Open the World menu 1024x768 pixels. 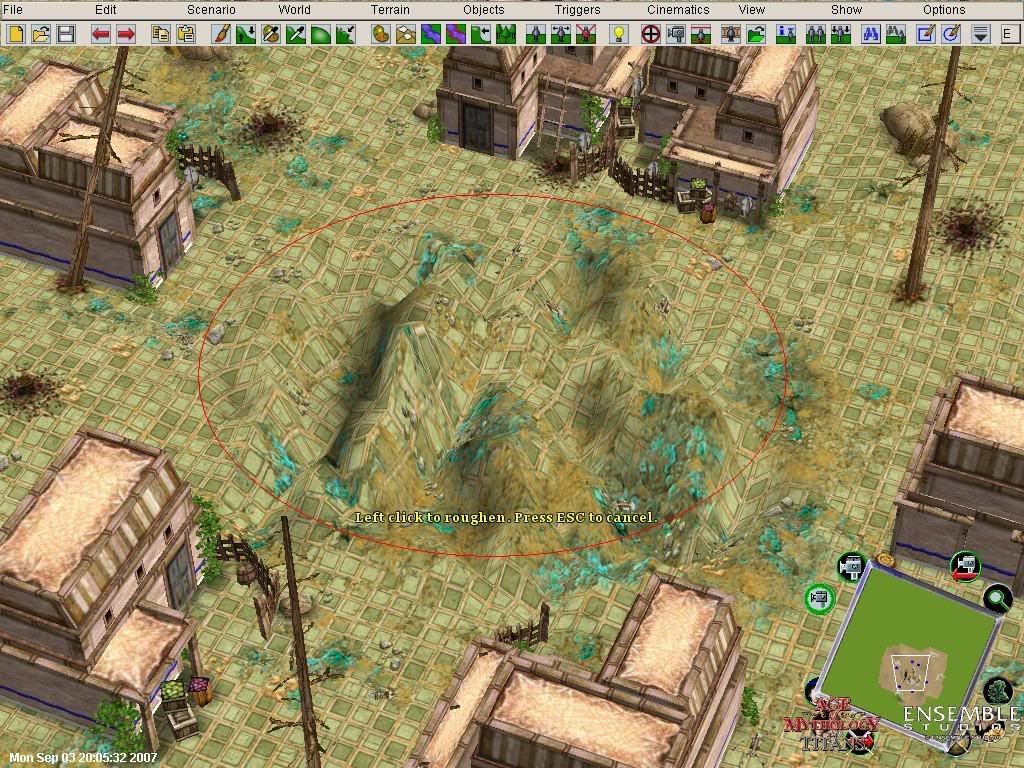[x=294, y=10]
